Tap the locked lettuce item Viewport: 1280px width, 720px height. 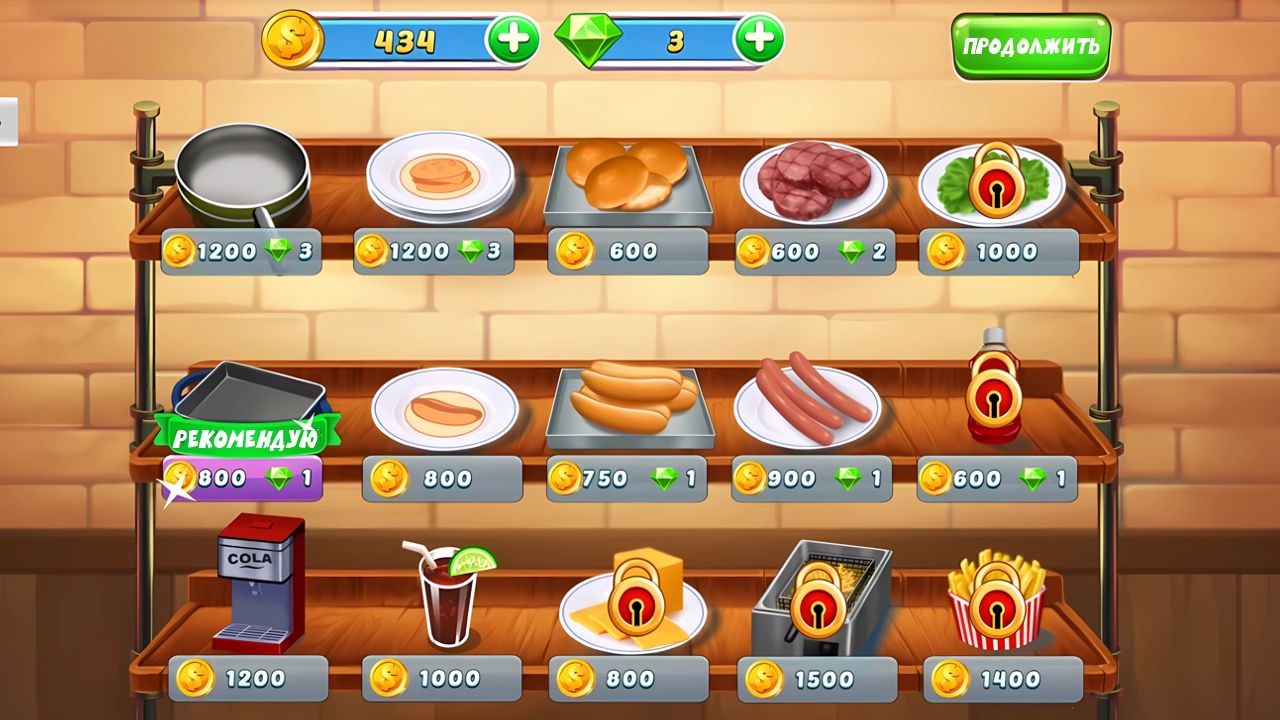coord(995,180)
